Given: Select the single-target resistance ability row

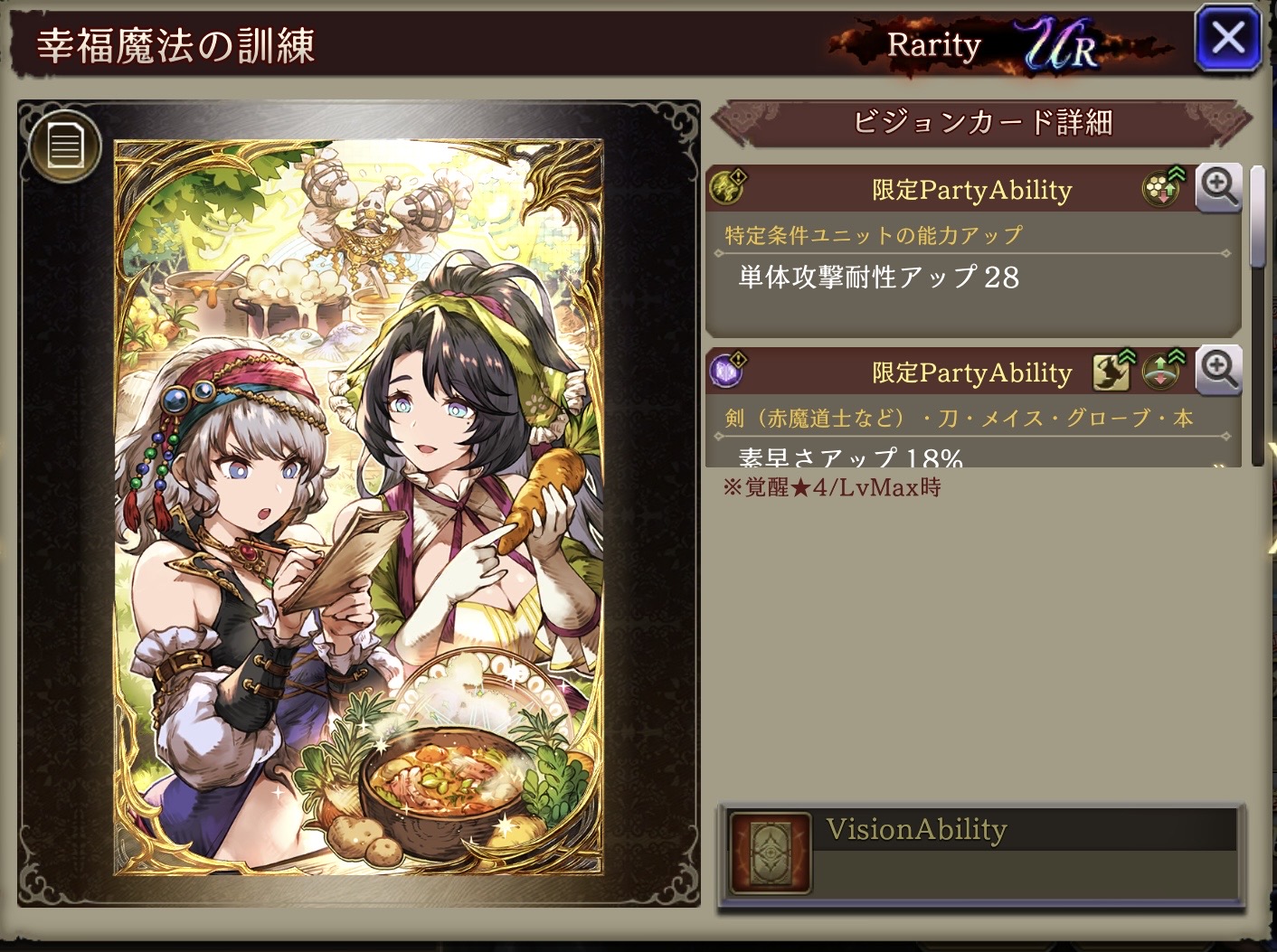Looking at the screenshot, I should click(972, 276).
